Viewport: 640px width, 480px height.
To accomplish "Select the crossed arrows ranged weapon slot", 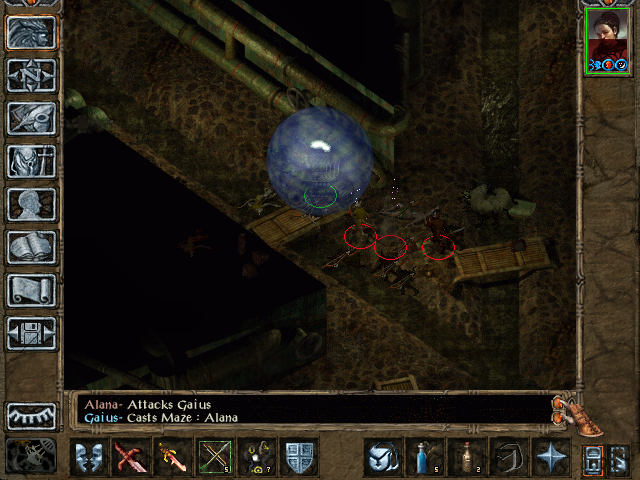I will (215, 457).
